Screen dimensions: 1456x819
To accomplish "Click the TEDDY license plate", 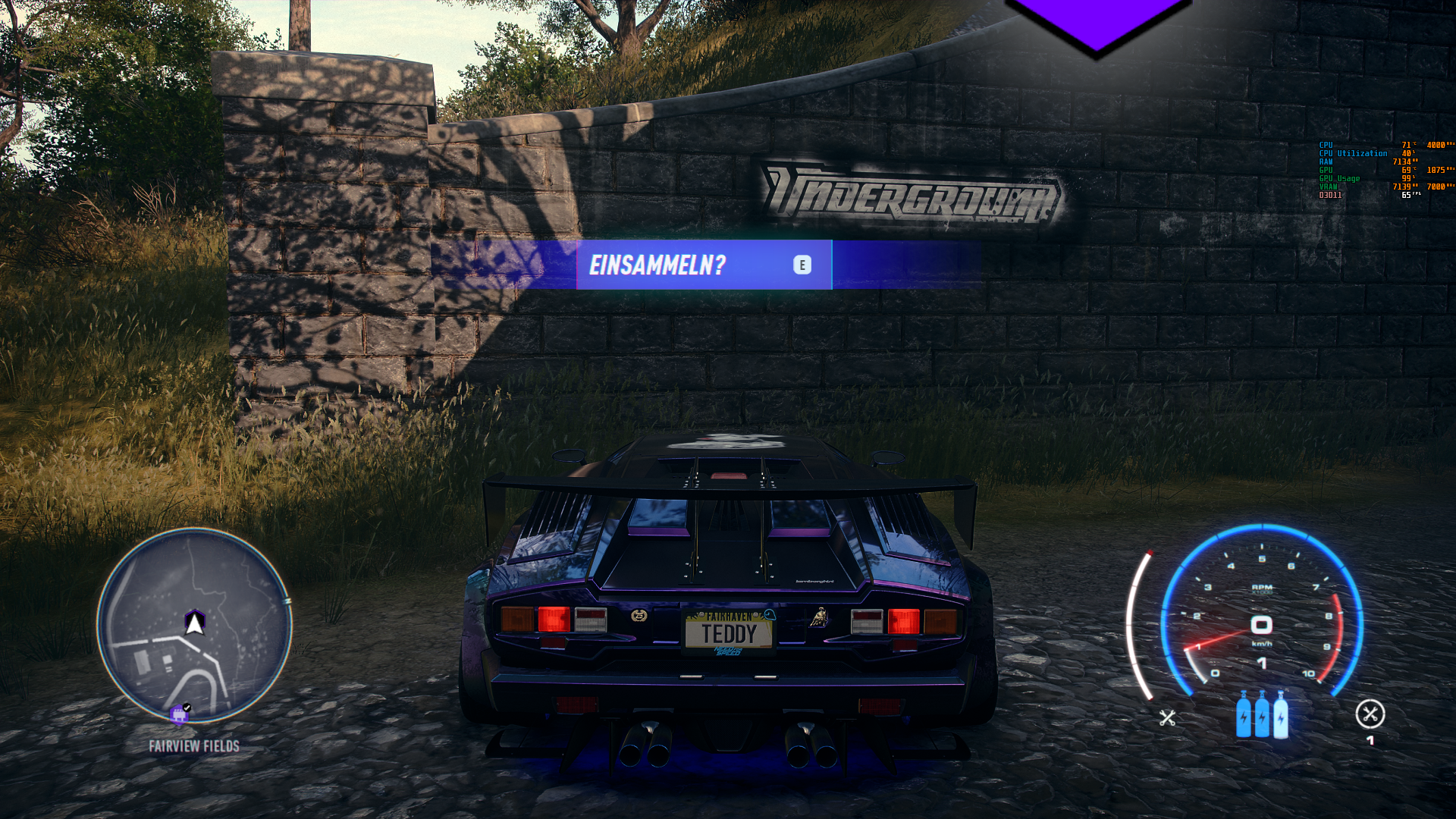I will click(728, 633).
